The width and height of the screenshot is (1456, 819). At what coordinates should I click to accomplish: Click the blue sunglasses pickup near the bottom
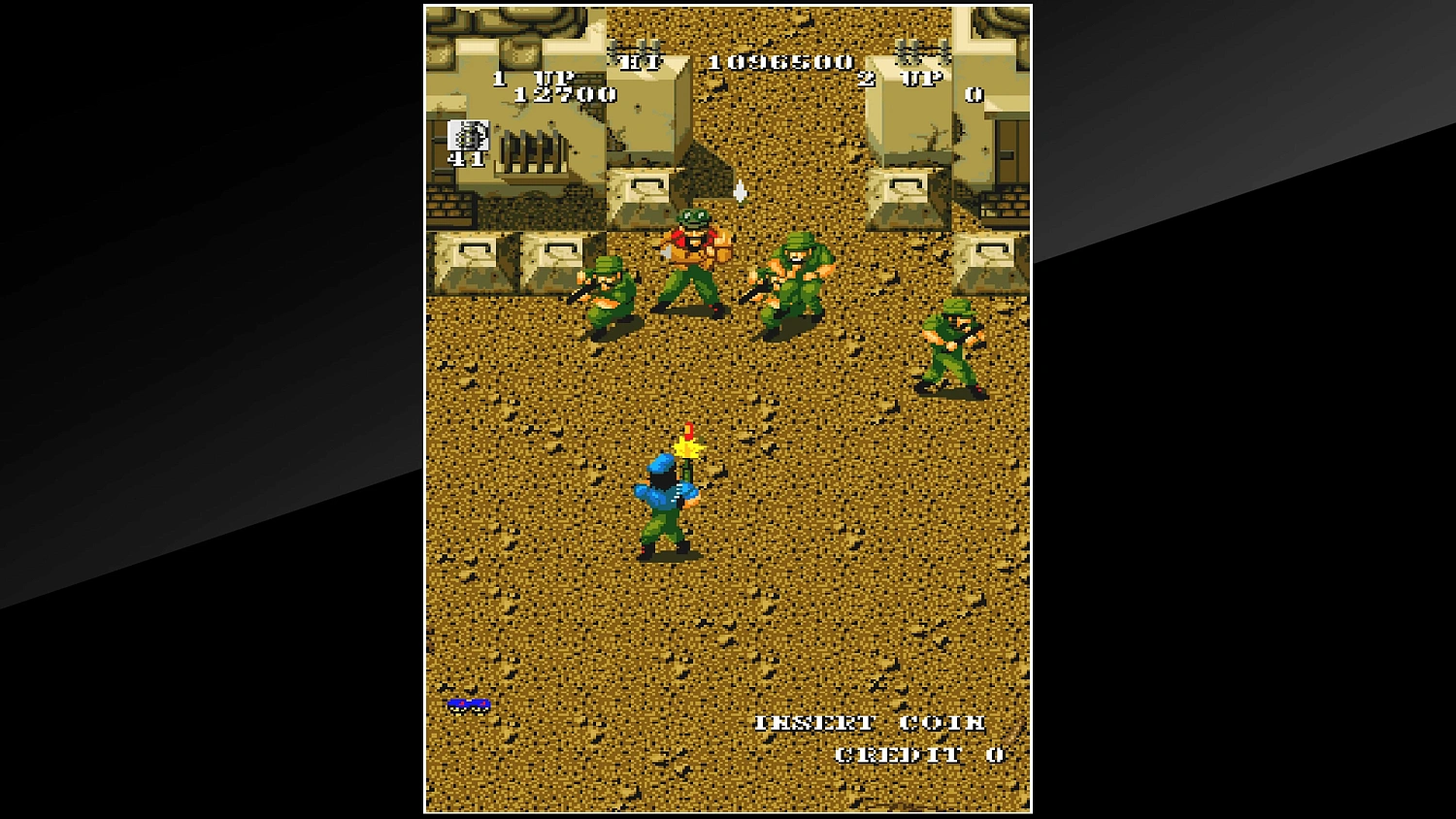469,706
